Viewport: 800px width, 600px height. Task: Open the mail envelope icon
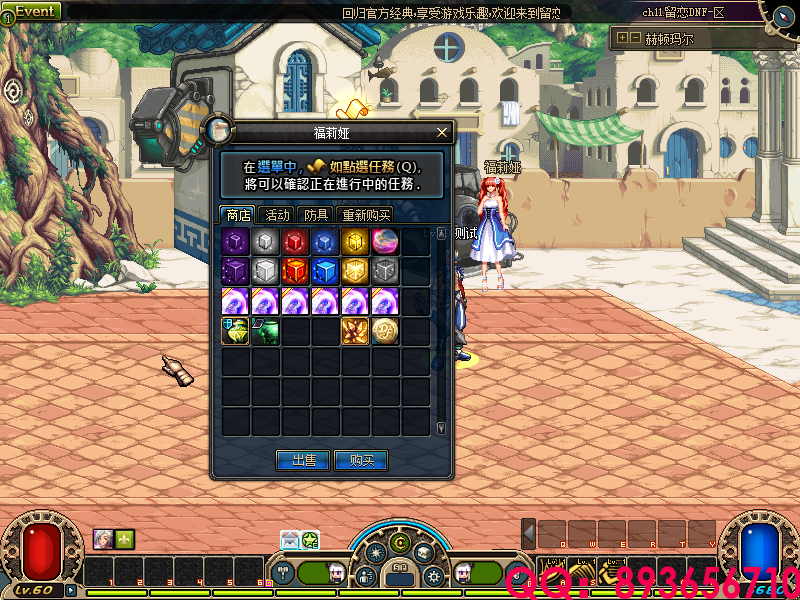pos(290,540)
